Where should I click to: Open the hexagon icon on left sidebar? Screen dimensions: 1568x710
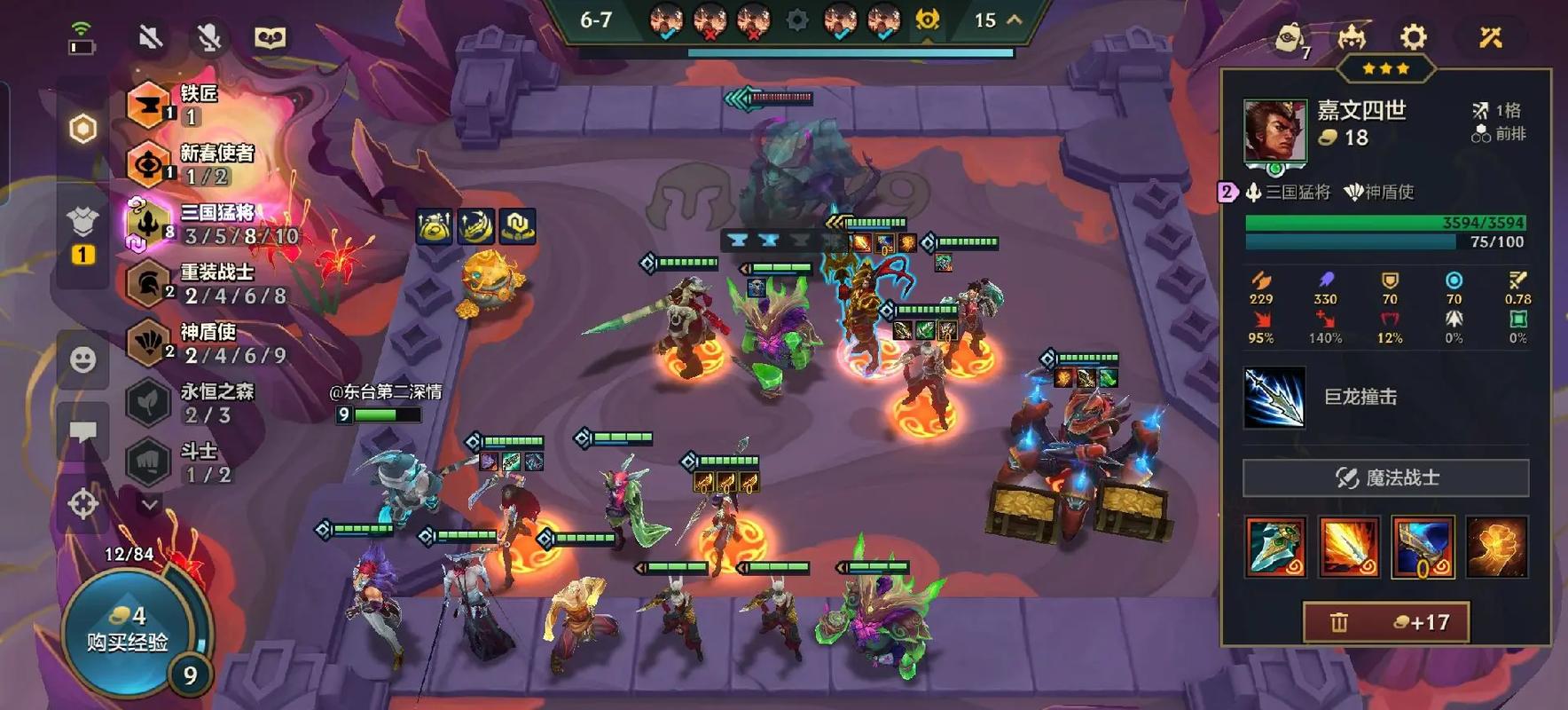(82, 129)
